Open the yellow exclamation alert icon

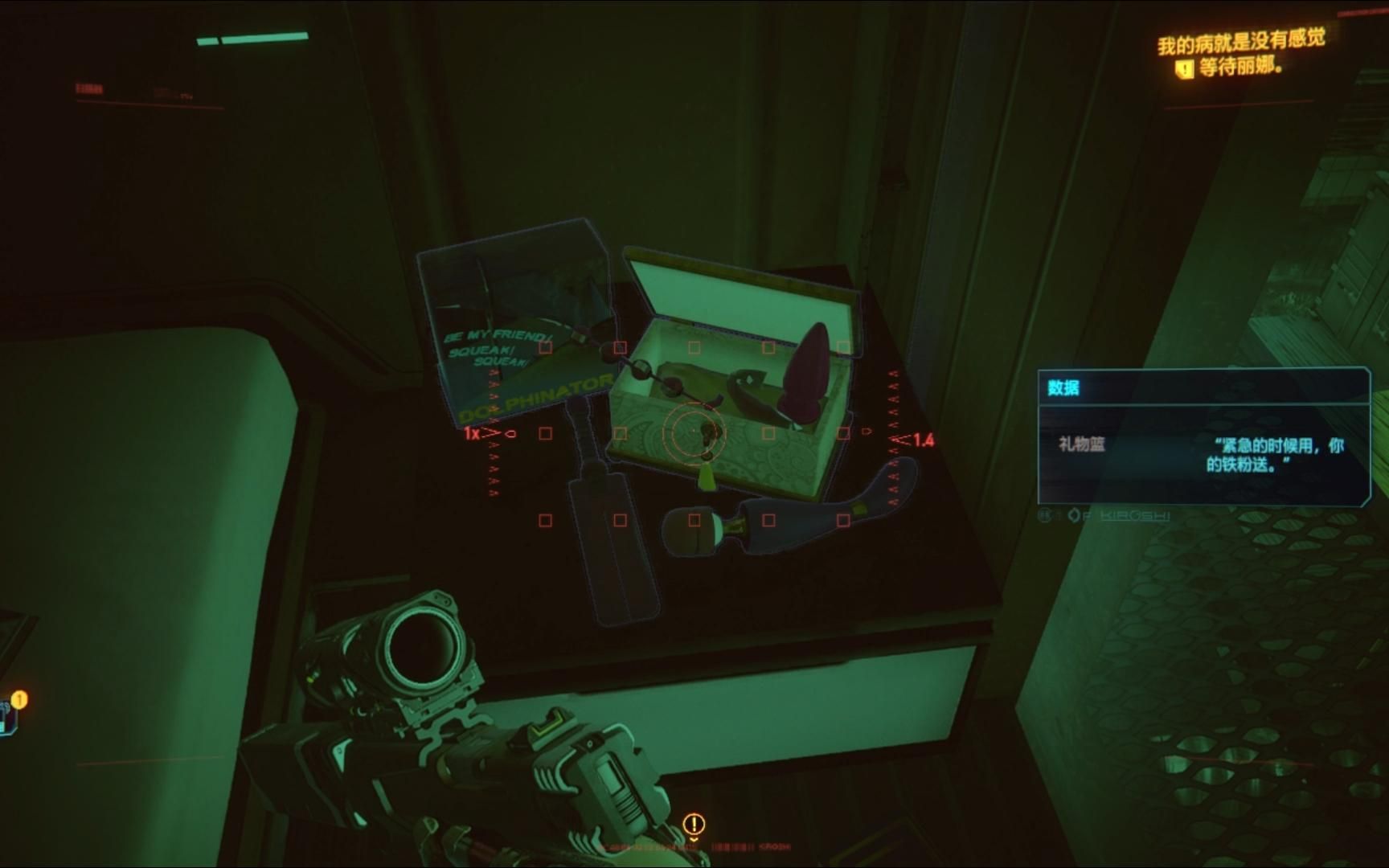click(694, 824)
